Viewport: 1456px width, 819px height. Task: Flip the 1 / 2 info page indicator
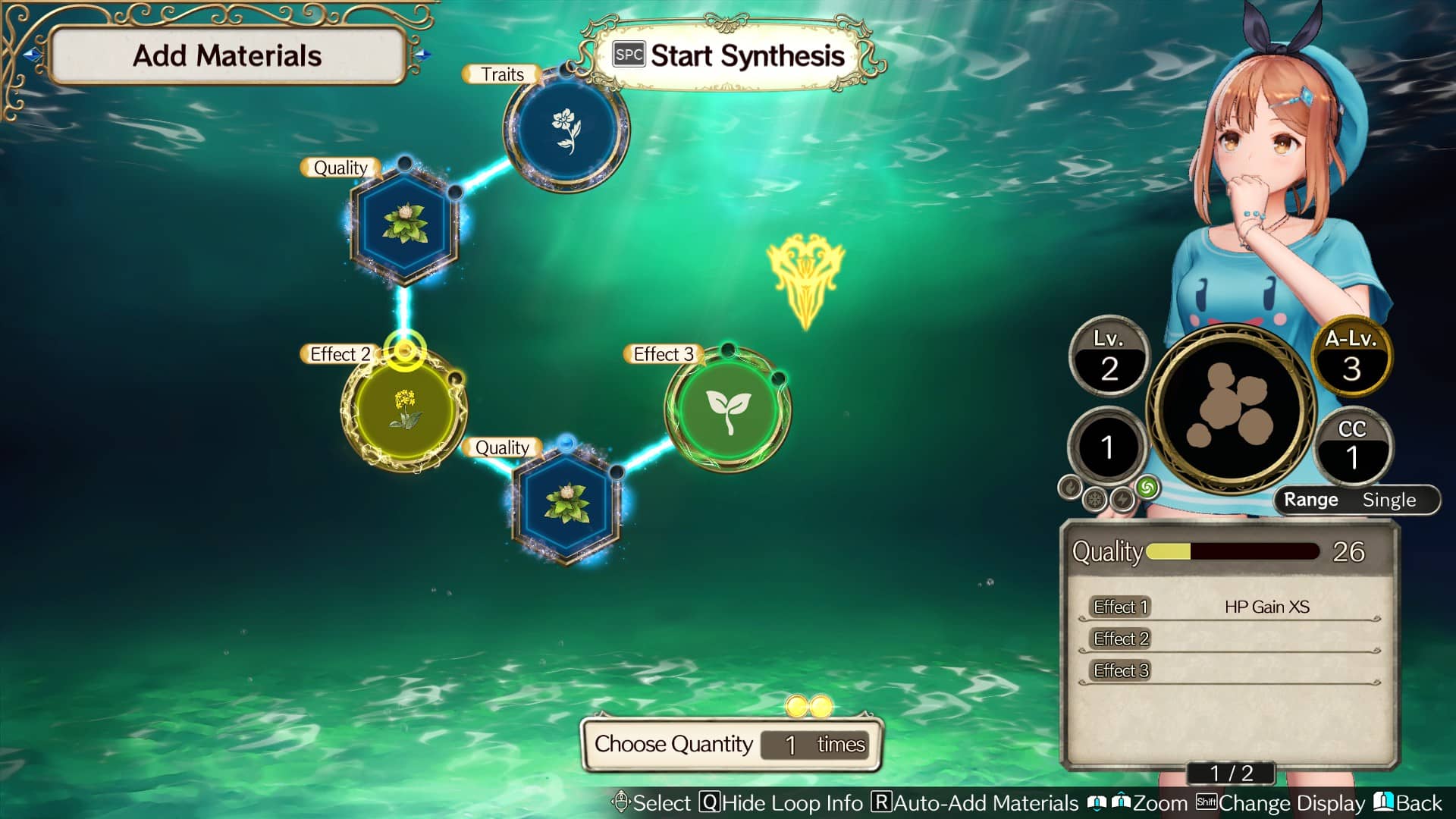click(1232, 773)
